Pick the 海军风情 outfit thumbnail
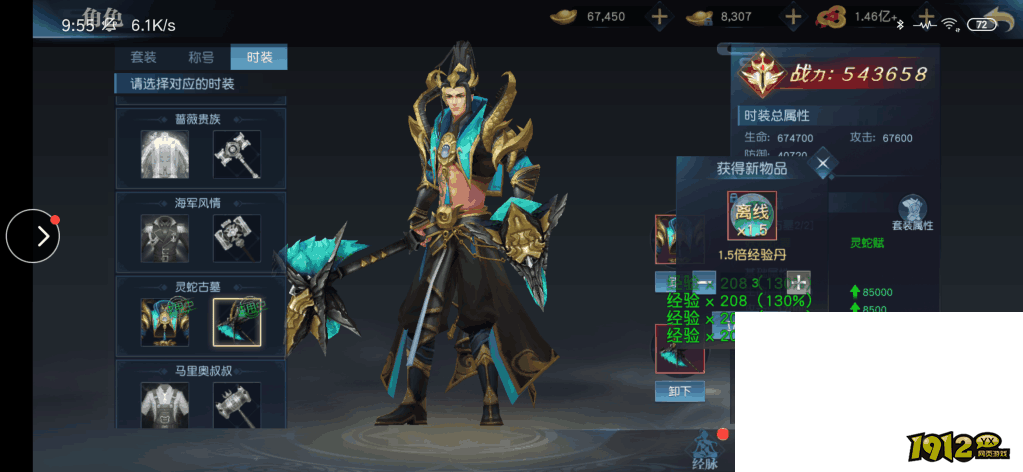The image size is (1023, 472). tap(165, 239)
